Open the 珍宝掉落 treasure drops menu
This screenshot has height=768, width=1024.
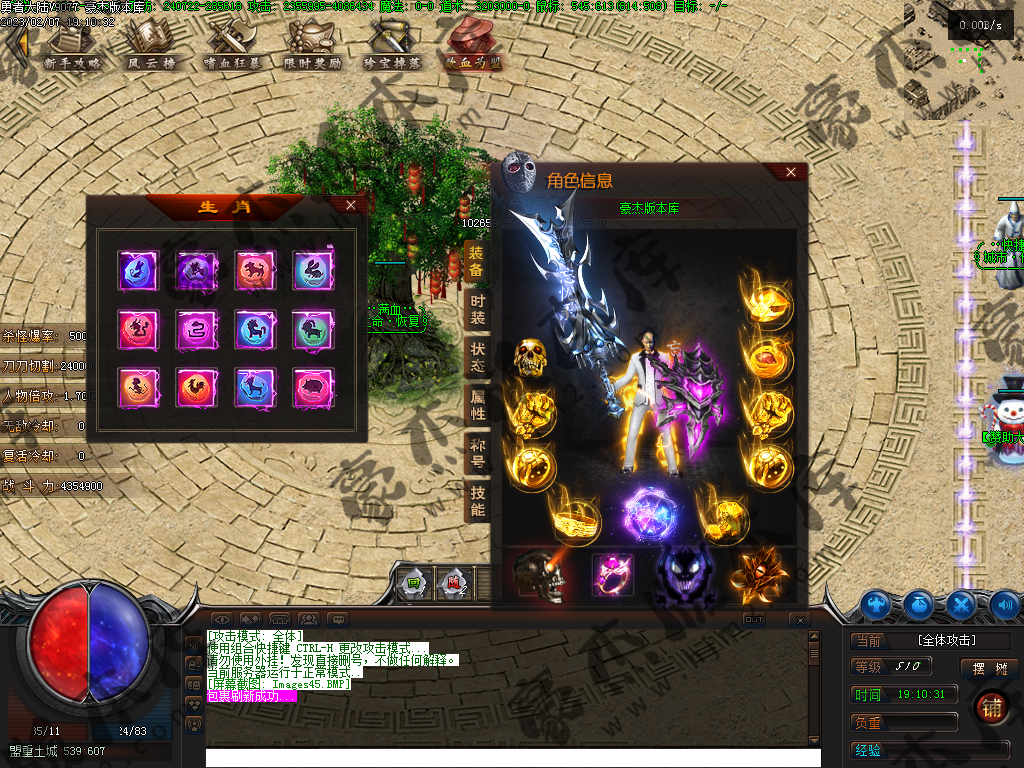point(393,45)
